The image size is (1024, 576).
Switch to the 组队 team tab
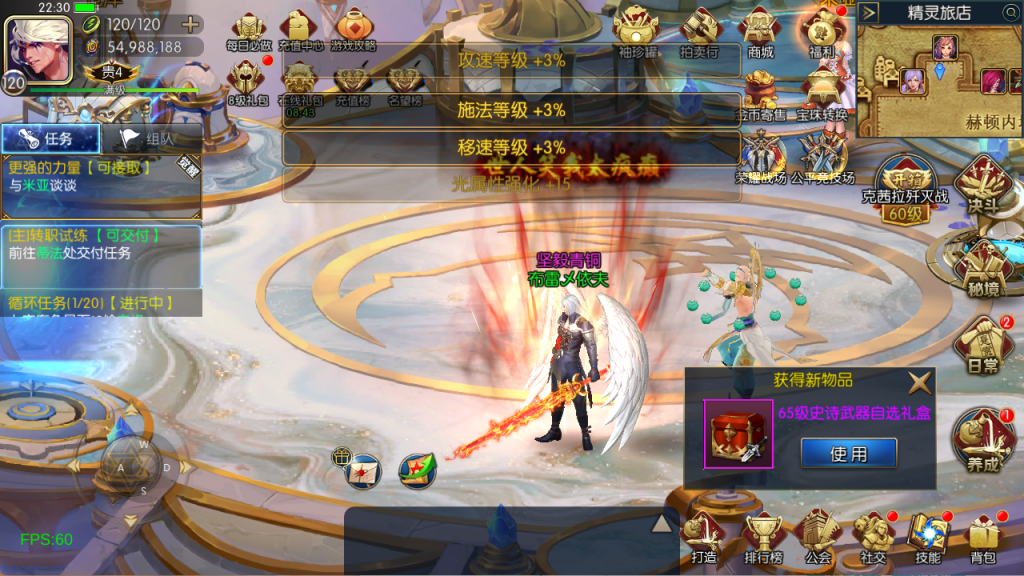[150, 139]
